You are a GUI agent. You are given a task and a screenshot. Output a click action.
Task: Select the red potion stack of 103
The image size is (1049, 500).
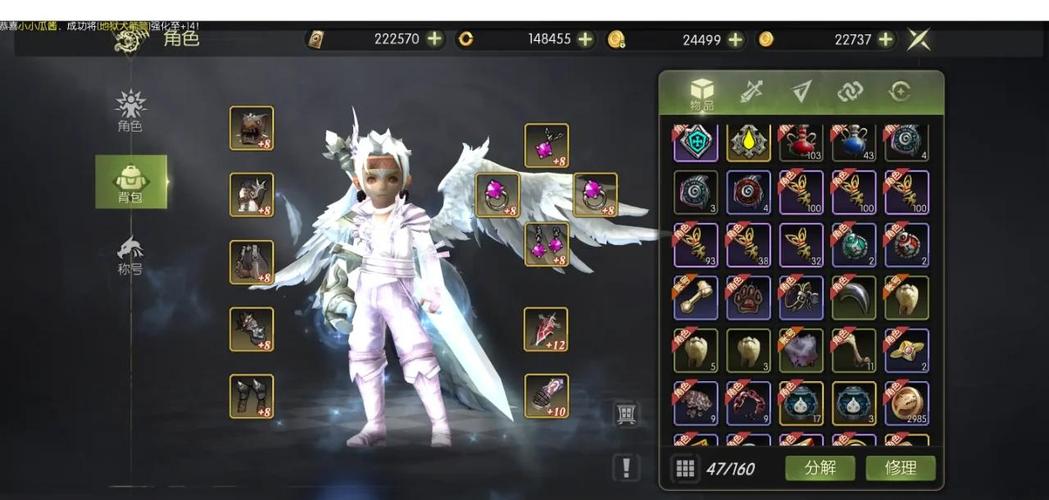coord(801,142)
